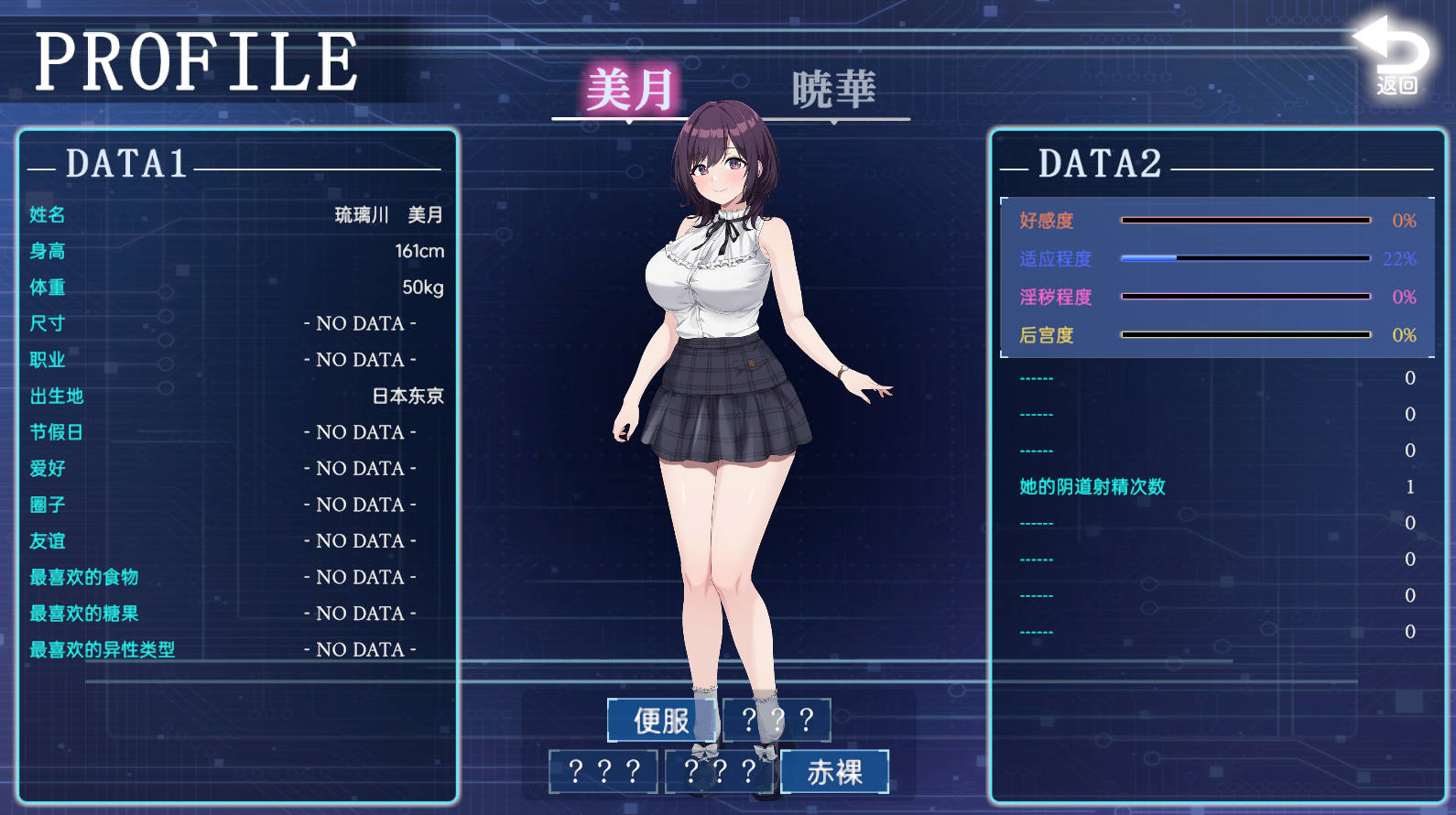Switch to the 美月 character tab
Screen dimensions: 1456x815
point(629,91)
